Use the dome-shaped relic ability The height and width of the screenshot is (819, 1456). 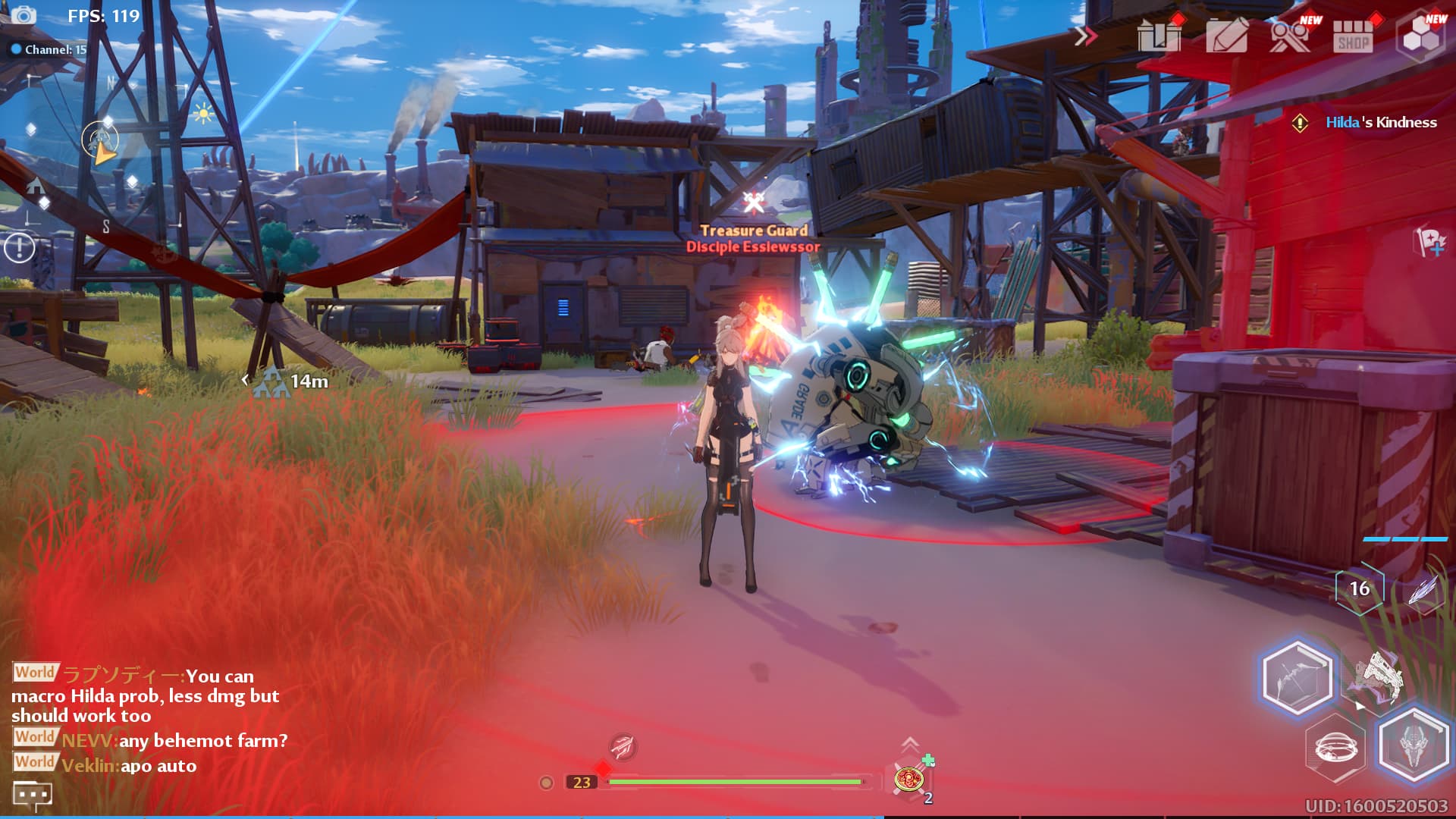1336,748
